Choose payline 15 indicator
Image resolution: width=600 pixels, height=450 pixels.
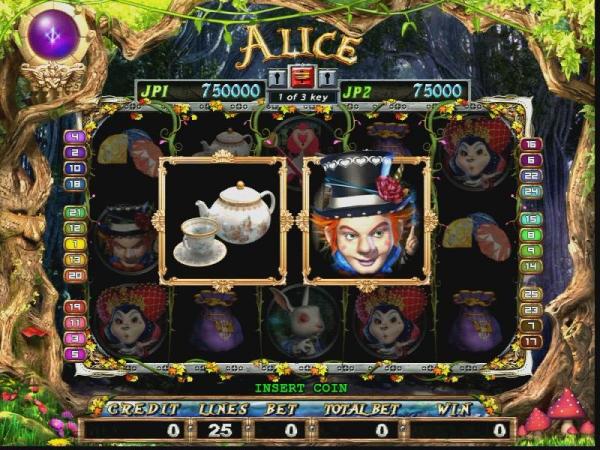click(x=531, y=219)
